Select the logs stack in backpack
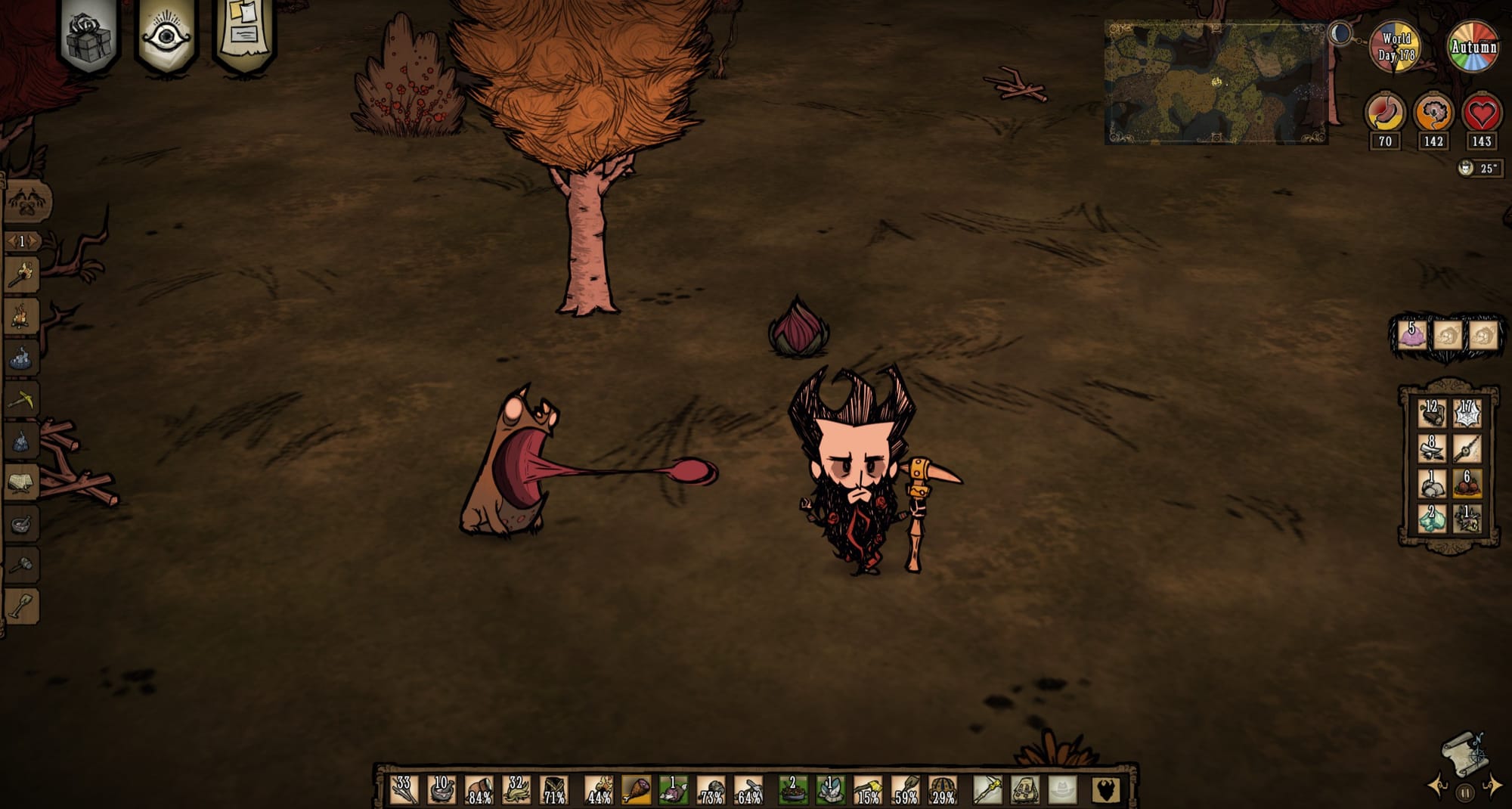Viewport: 1512px width, 809px height. [x=1431, y=414]
